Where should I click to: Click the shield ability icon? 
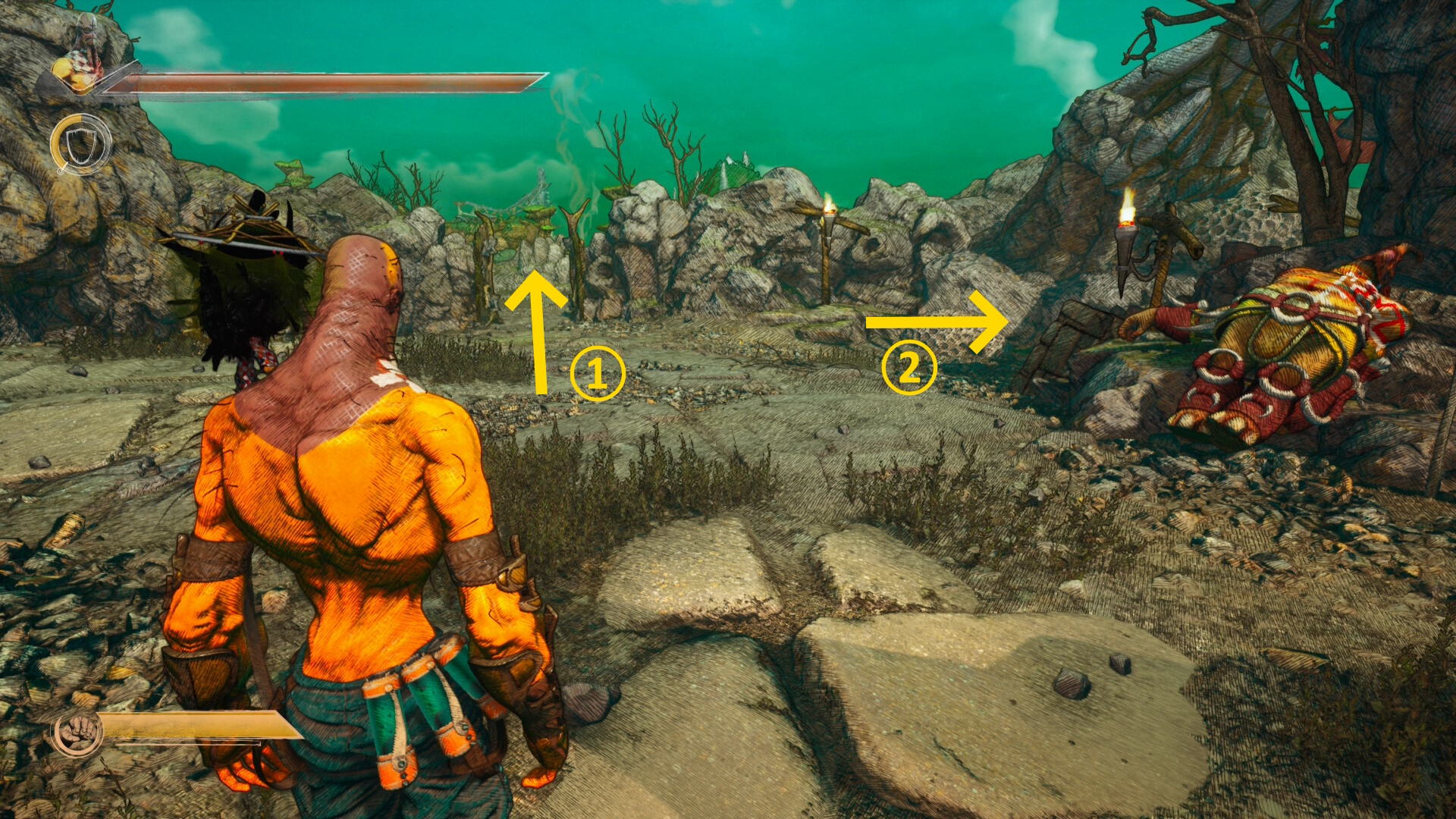pos(80,144)
